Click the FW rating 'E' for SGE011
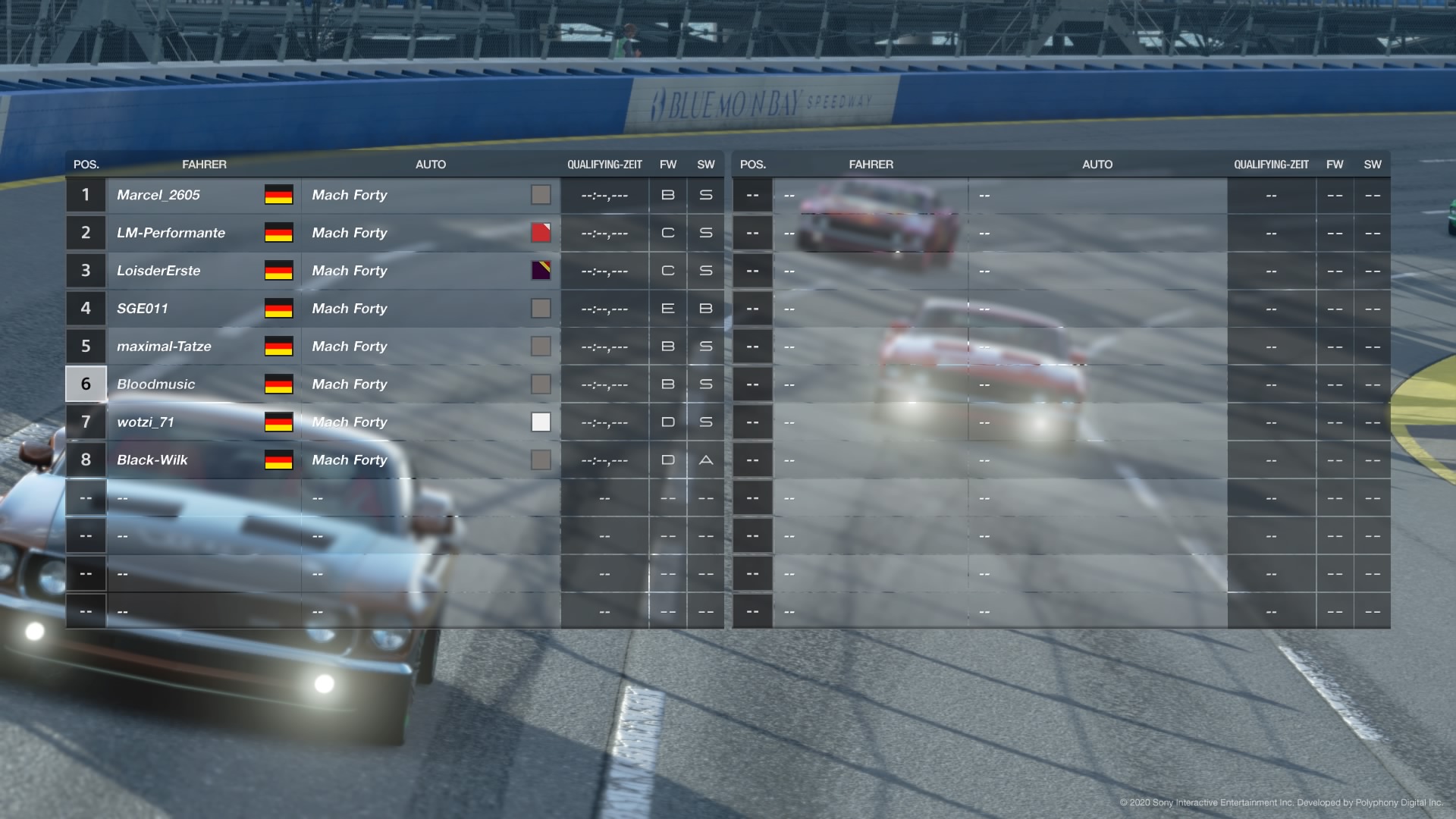Image resolution: width=1456 pixels, height=819 pixels. tap(668, 308)
